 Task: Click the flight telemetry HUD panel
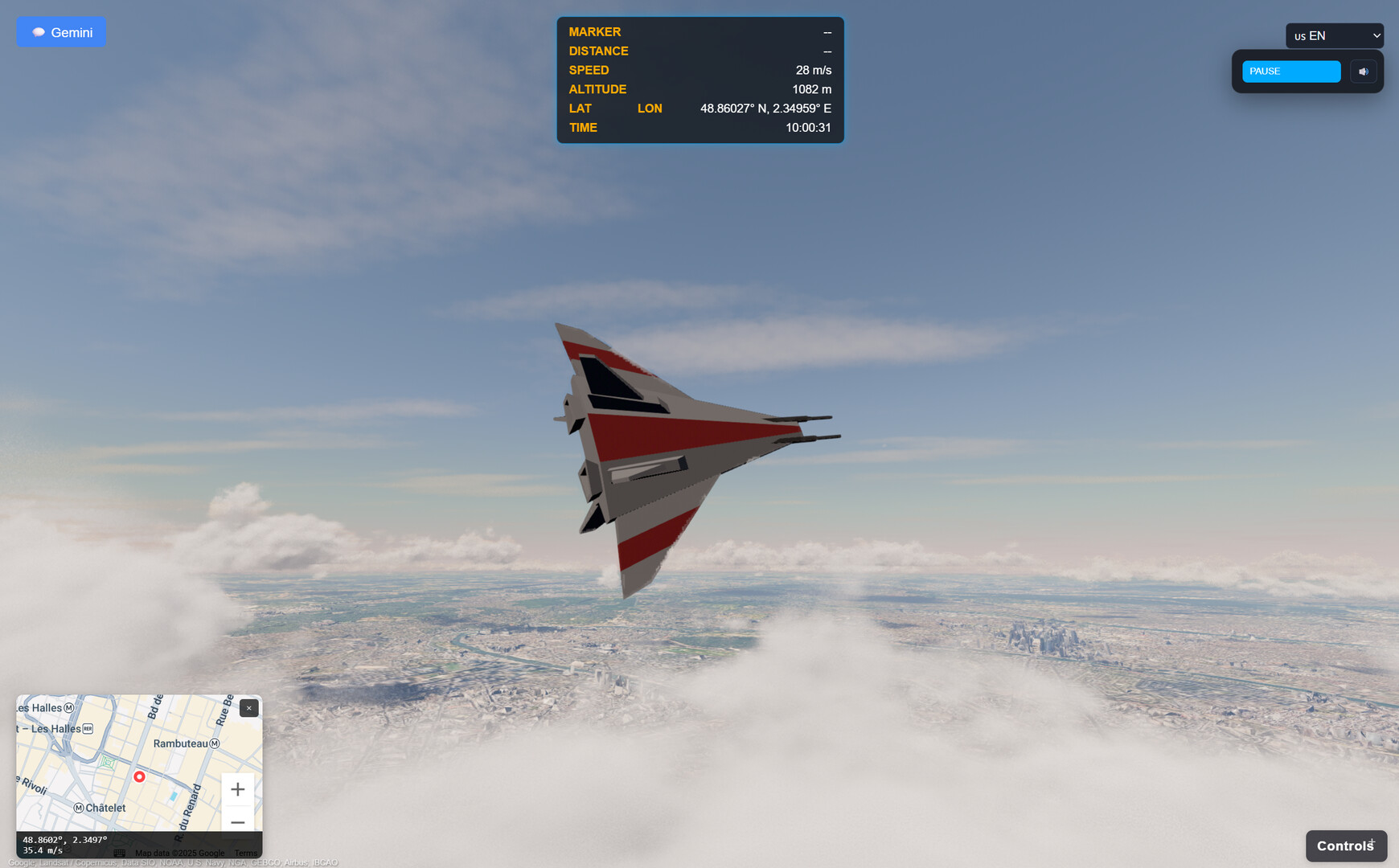click(x=699, y=79)
